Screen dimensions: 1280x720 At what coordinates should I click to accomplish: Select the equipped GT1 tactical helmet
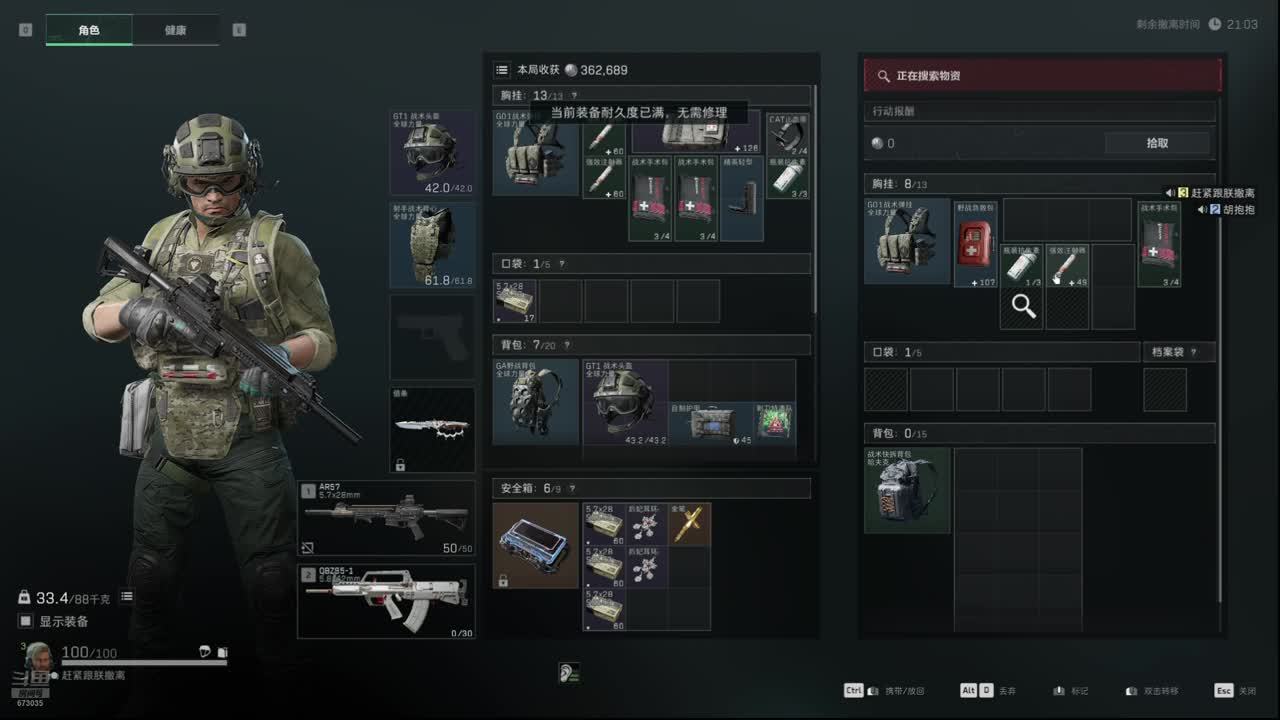[432, 153]
